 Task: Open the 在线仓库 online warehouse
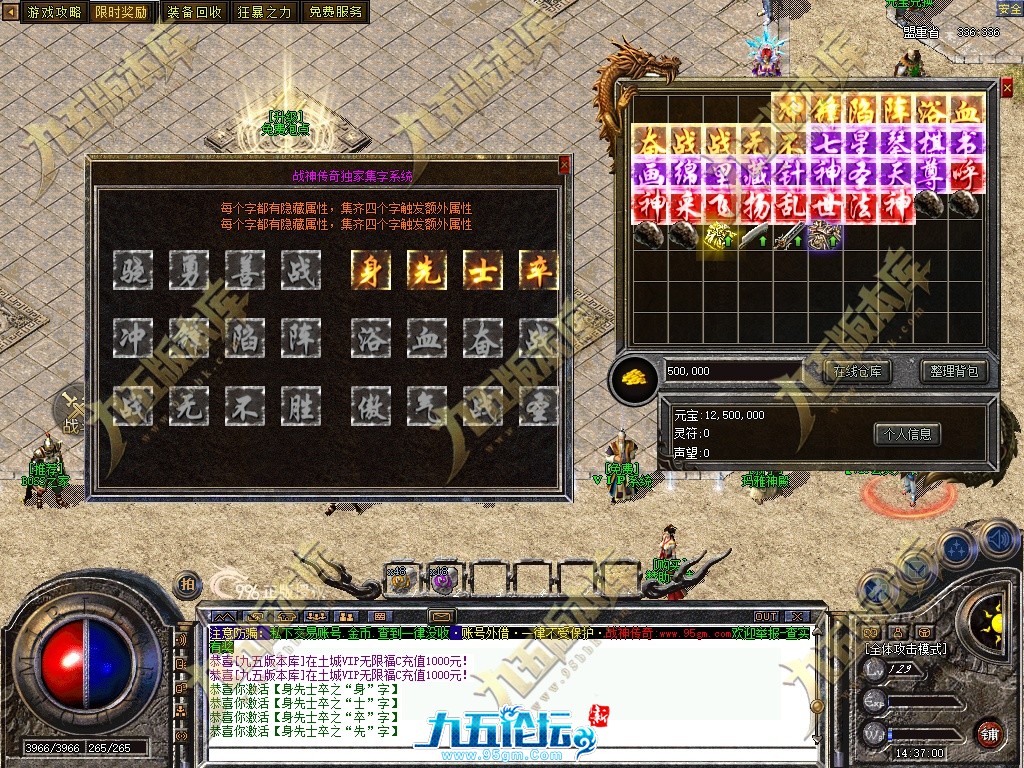(x=857, y=371)
